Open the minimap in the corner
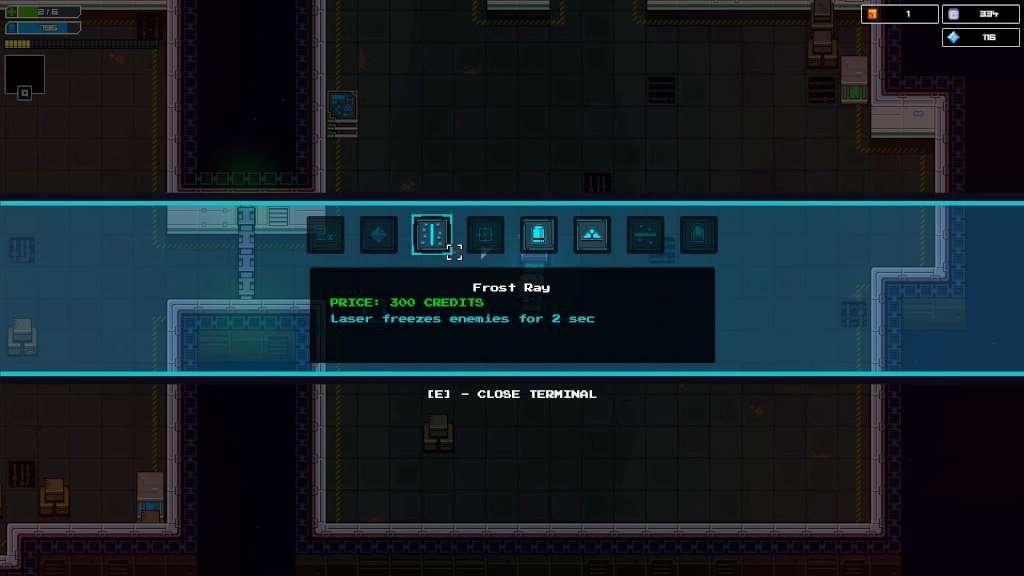 point(24,76)
